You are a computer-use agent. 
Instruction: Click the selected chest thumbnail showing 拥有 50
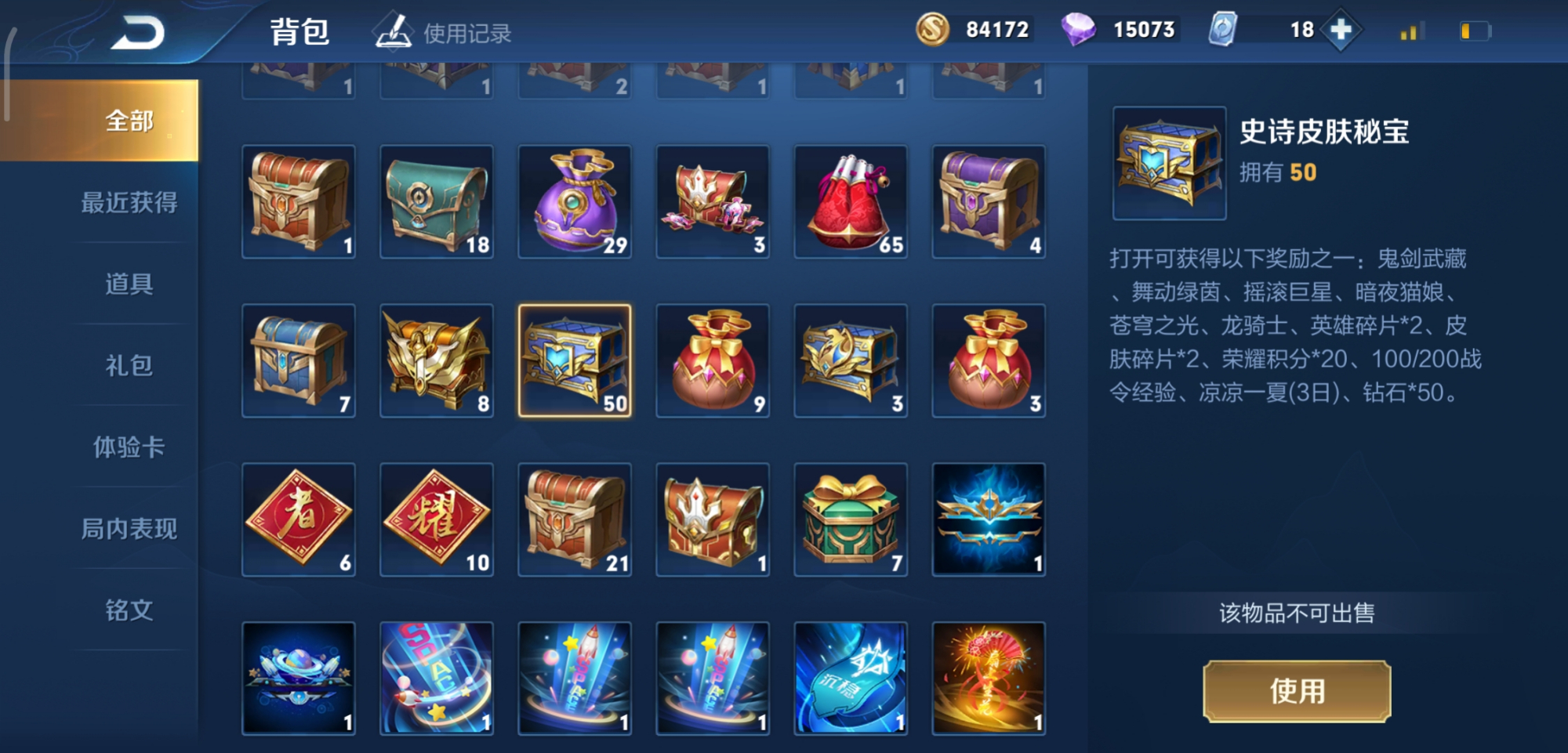click(1168, 161)
